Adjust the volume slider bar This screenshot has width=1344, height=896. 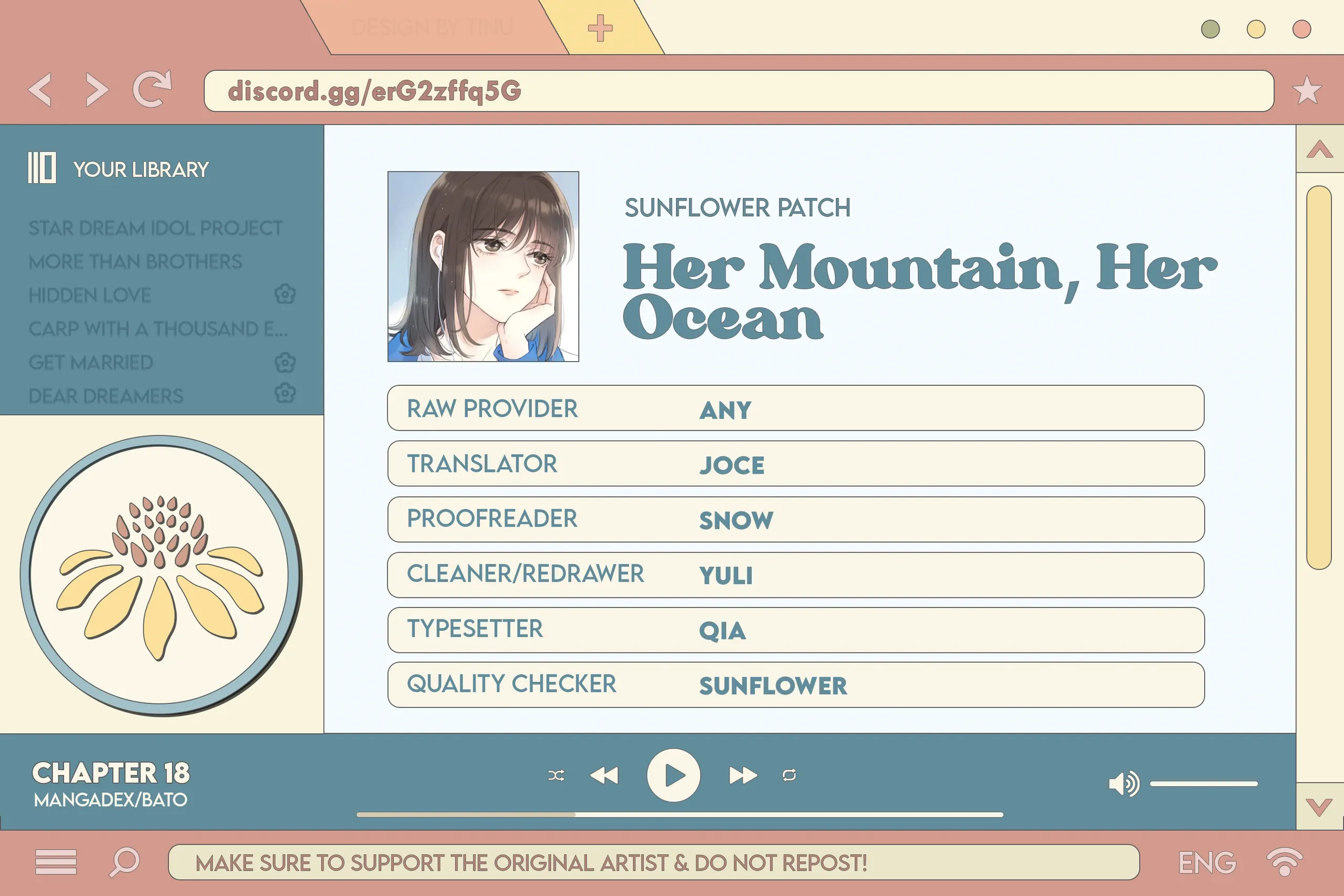tap(1203, 784)
